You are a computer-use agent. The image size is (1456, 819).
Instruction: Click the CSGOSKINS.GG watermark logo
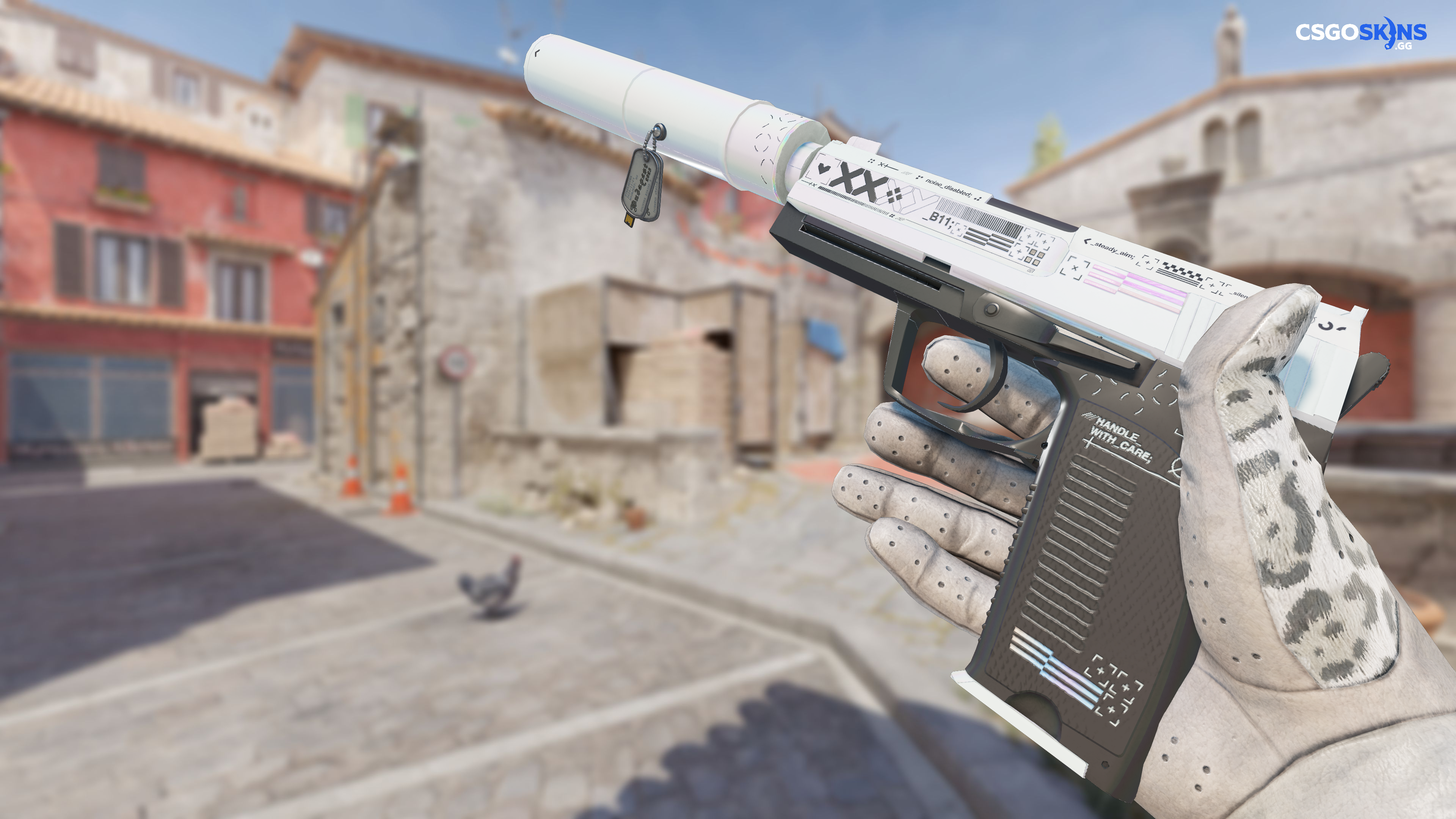coord(1360,33)
